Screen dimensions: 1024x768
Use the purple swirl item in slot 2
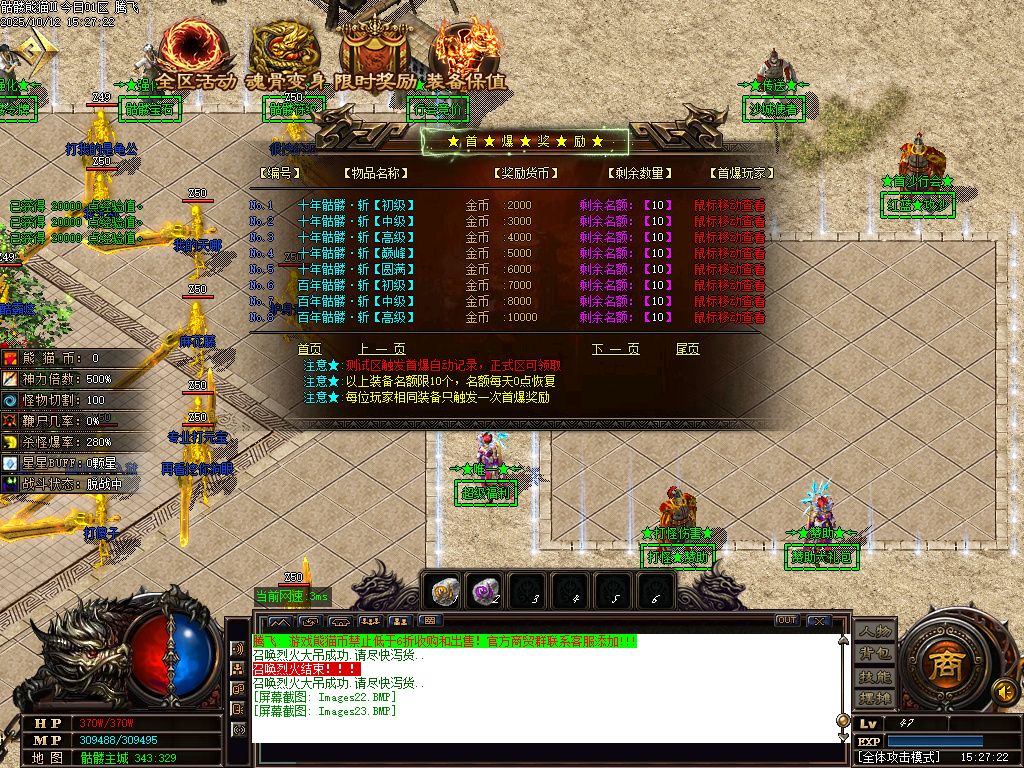(487, 591)
